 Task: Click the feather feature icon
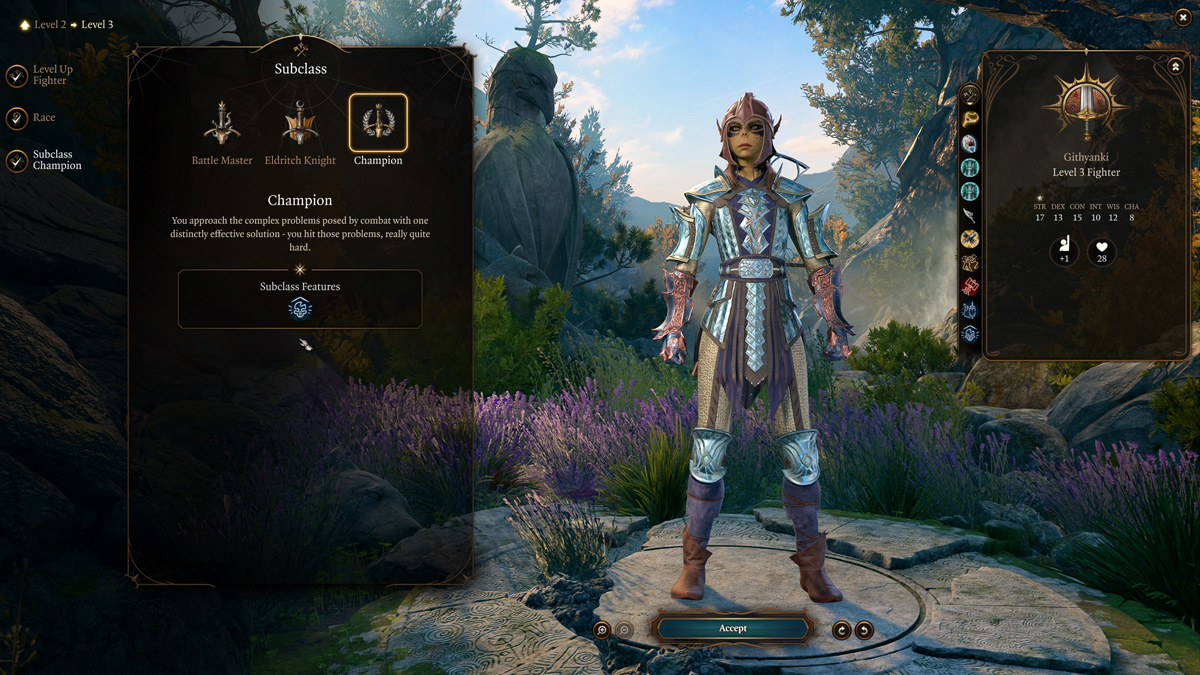click(x=969, y=215)
